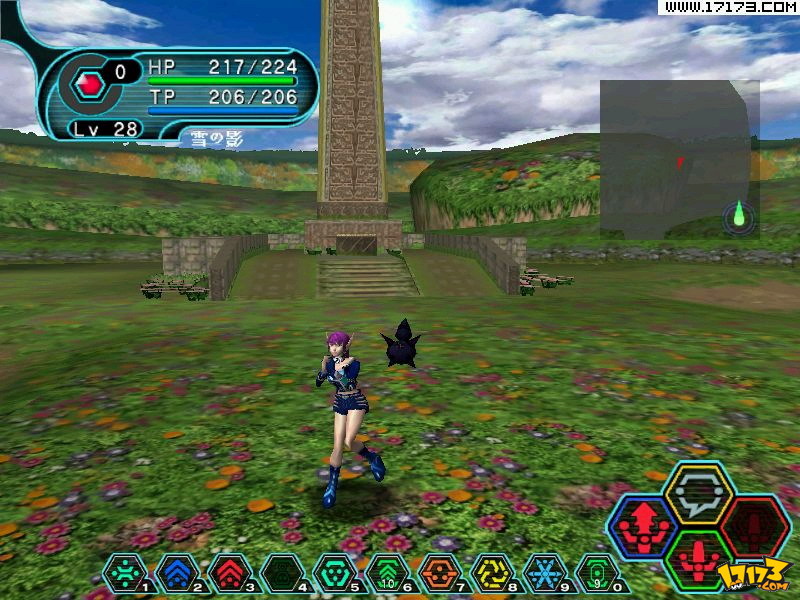The height and width of the screenshot is (600, 800).
Task: Use the teal hexagon icon in slot 5
Action: (335, 573)
